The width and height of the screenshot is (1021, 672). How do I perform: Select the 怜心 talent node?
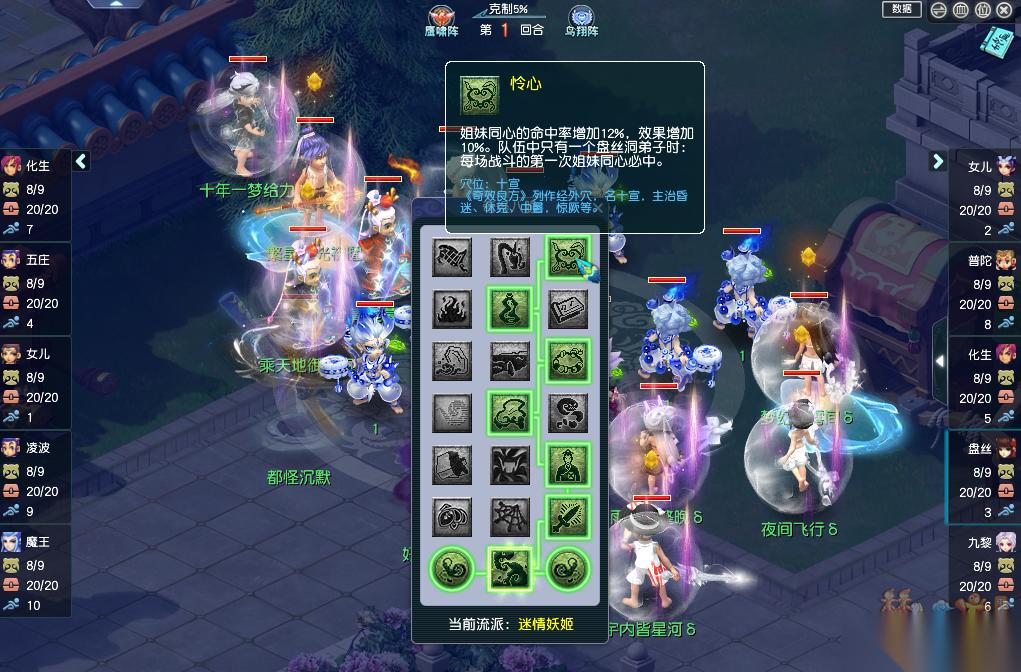568,256
